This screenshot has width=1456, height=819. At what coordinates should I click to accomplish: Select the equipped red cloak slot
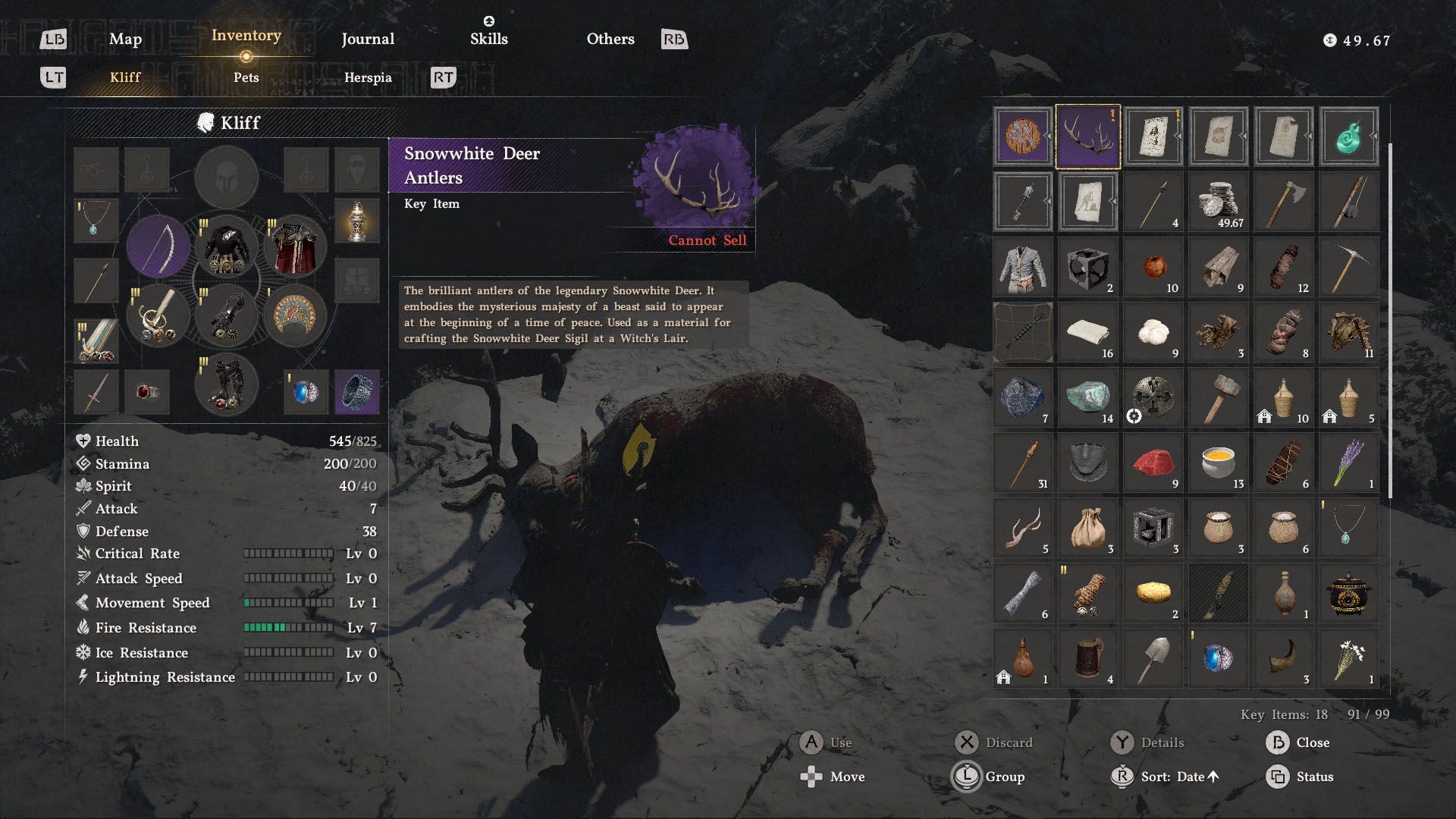tap(295, 247)
